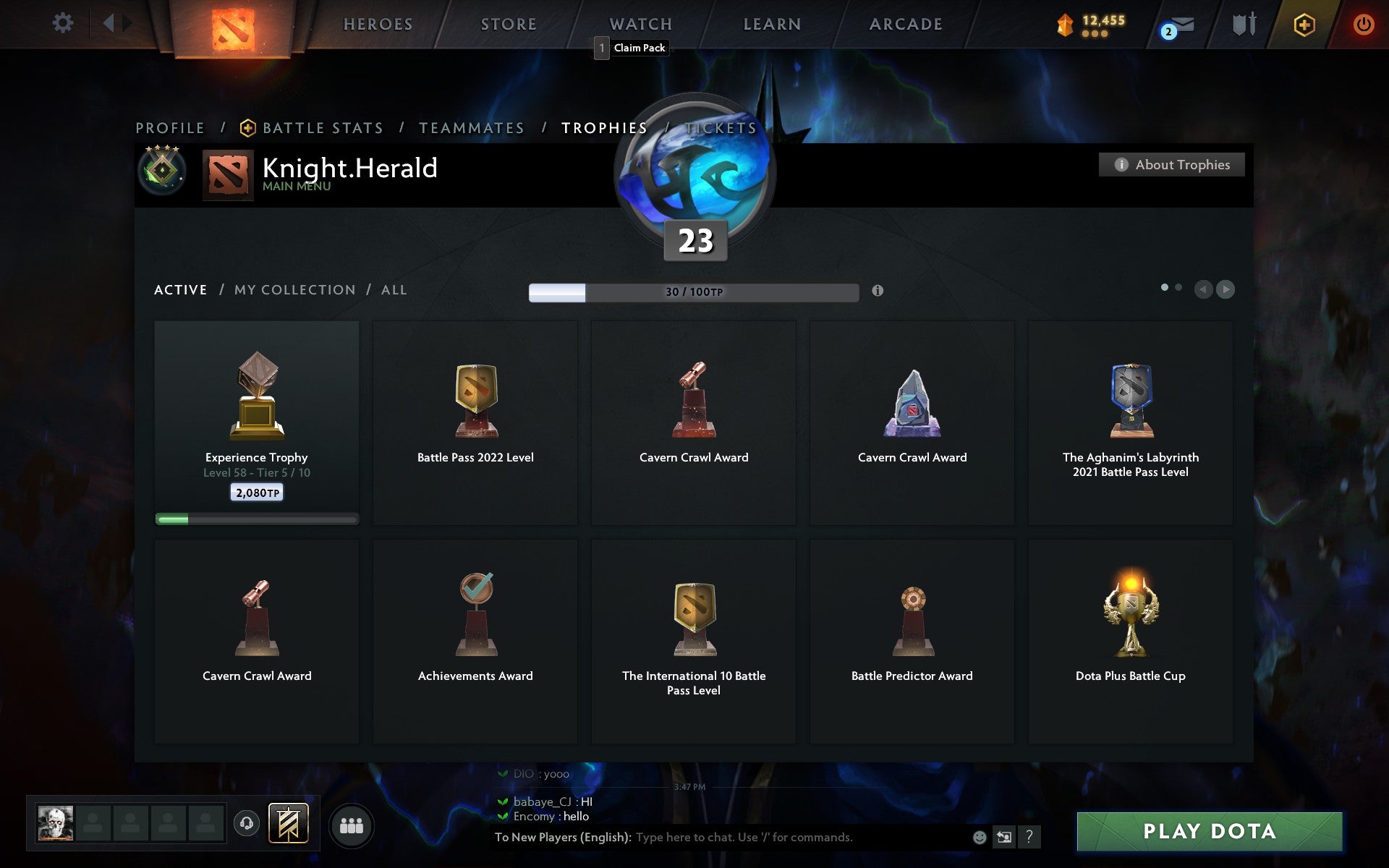The image size is (1389, 868).
Task: Click the help question mark near chat
Action: (1029, 837)
